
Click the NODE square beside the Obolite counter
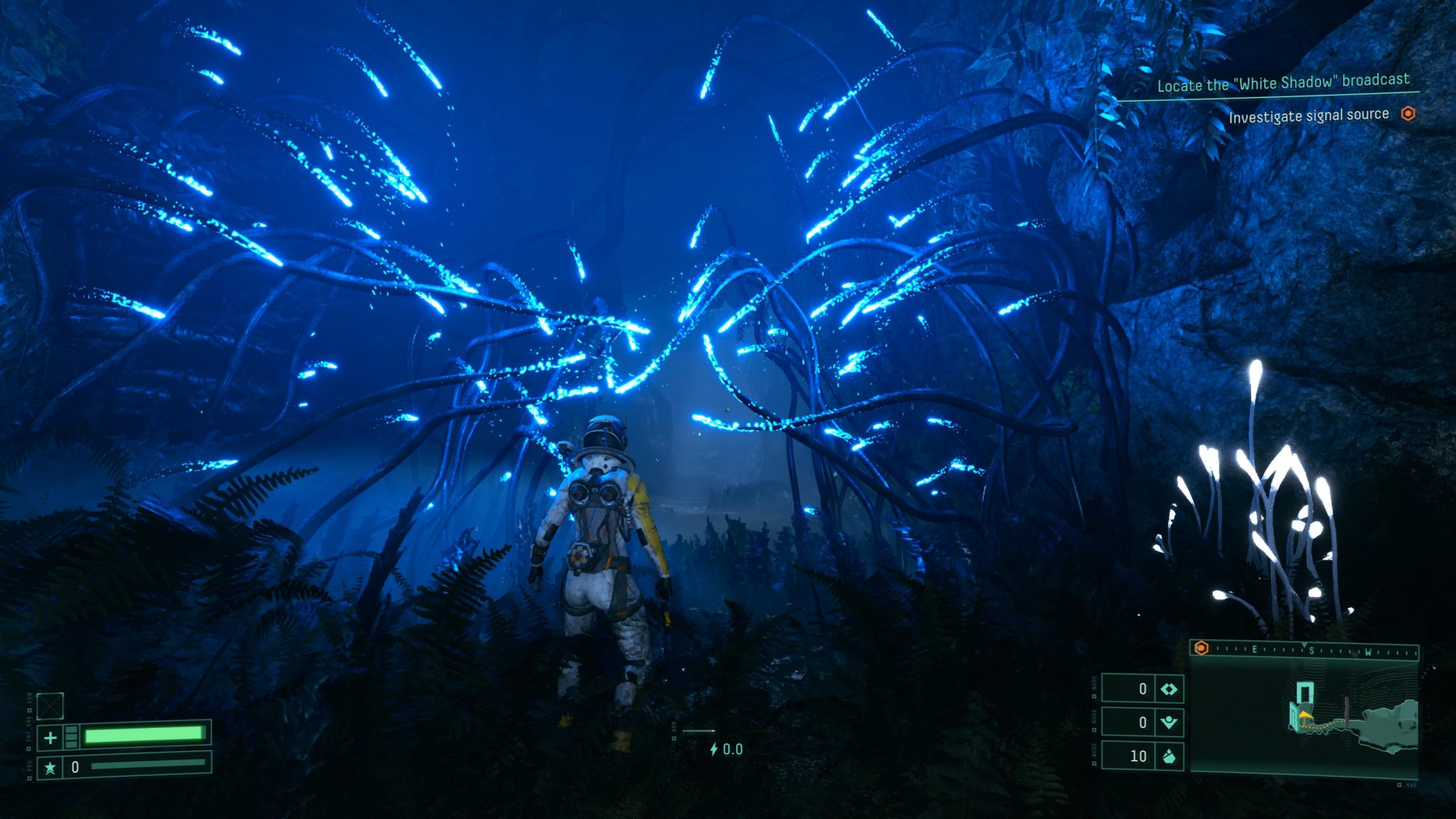point(1095,696)
